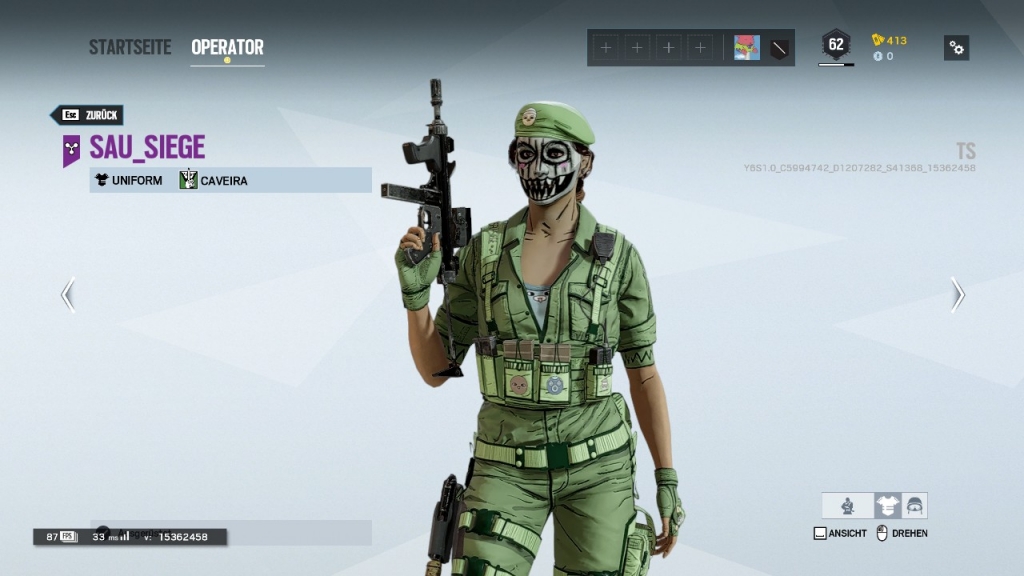Open settings via the gear icon
Screen dimensions: 1024x576
(956, 47)
